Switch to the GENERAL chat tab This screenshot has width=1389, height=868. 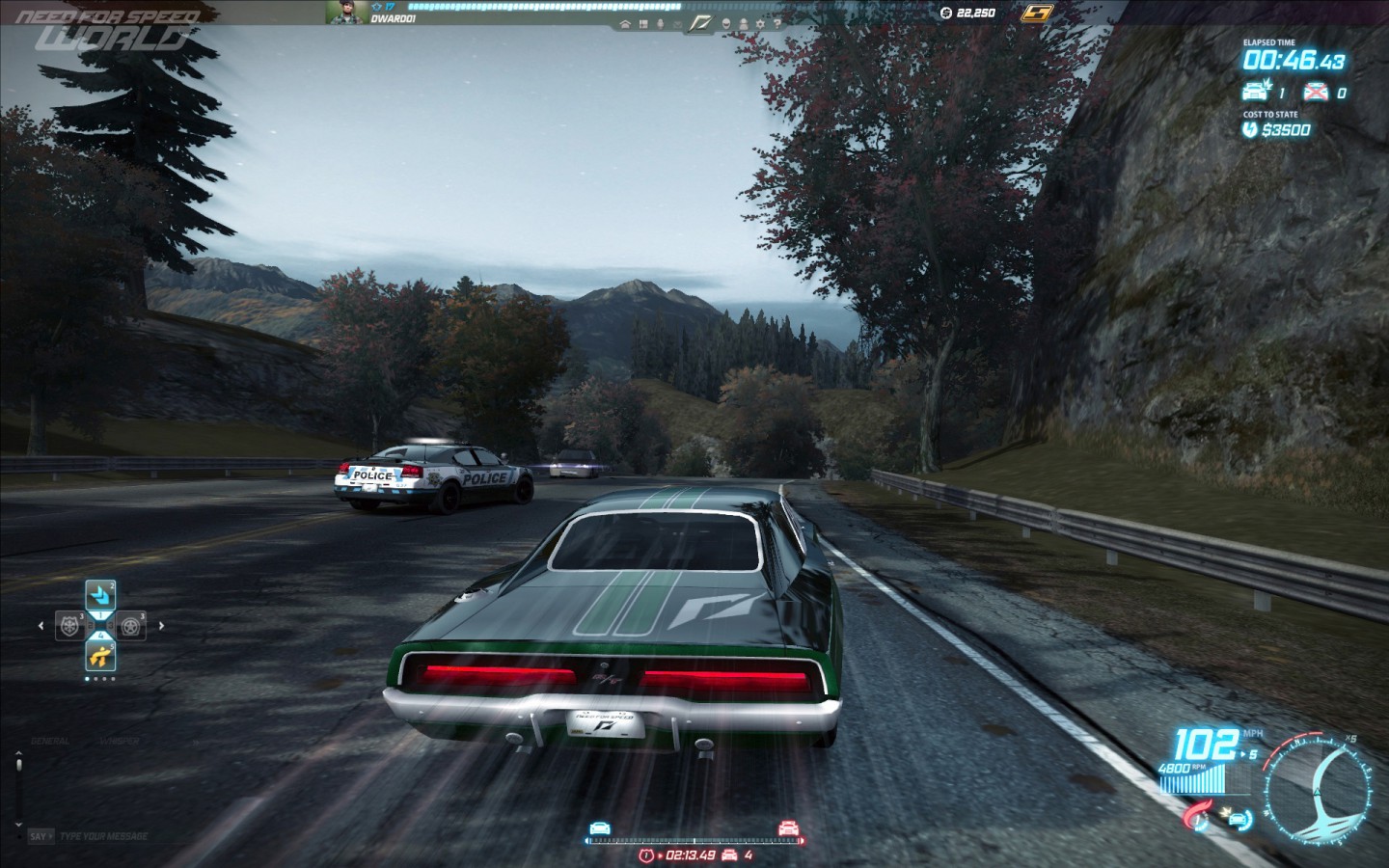(x=49, y=741)
